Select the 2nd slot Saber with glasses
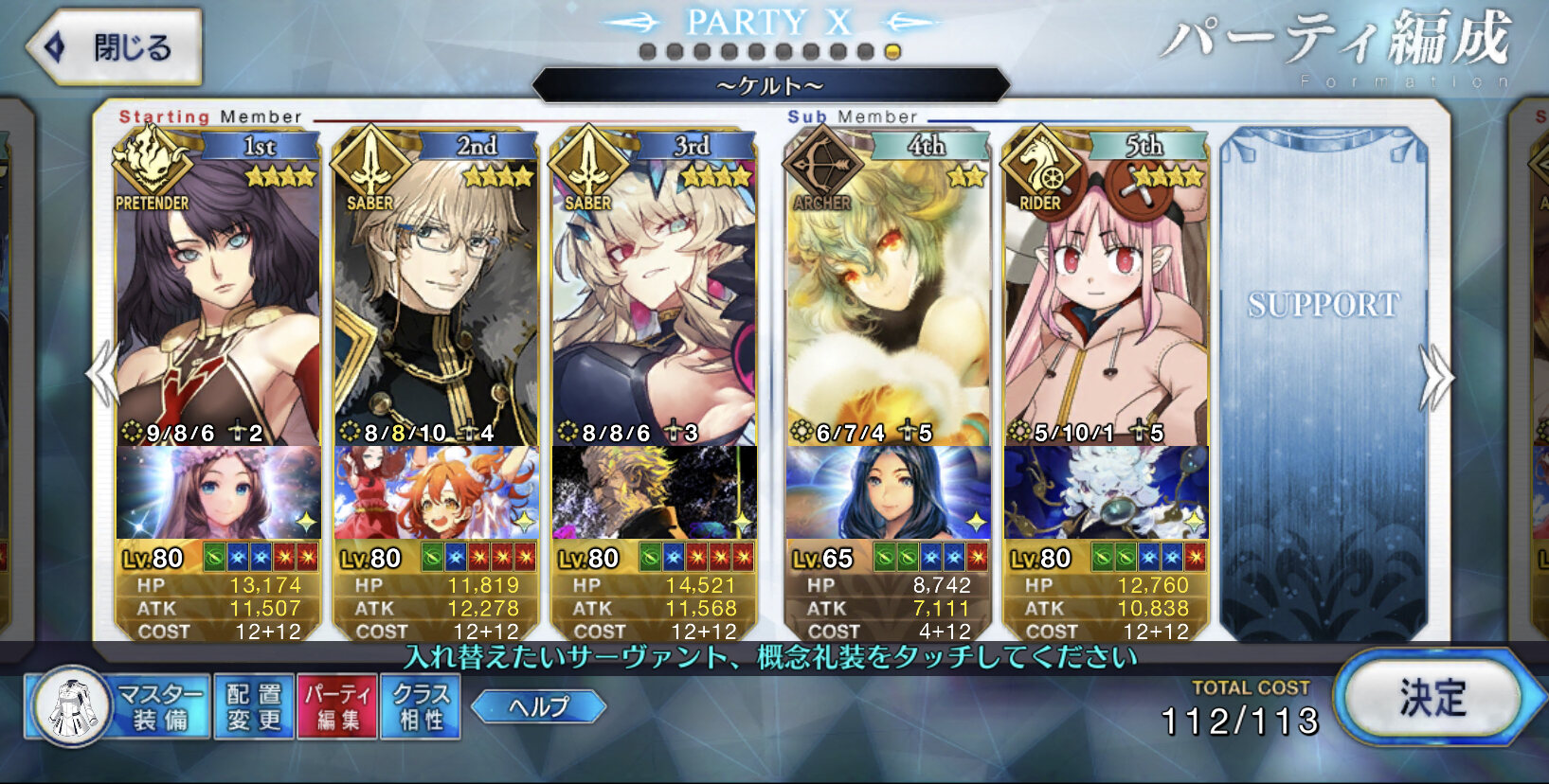Viewport: 1549px width, 784px height. click(x=436, y=303)
